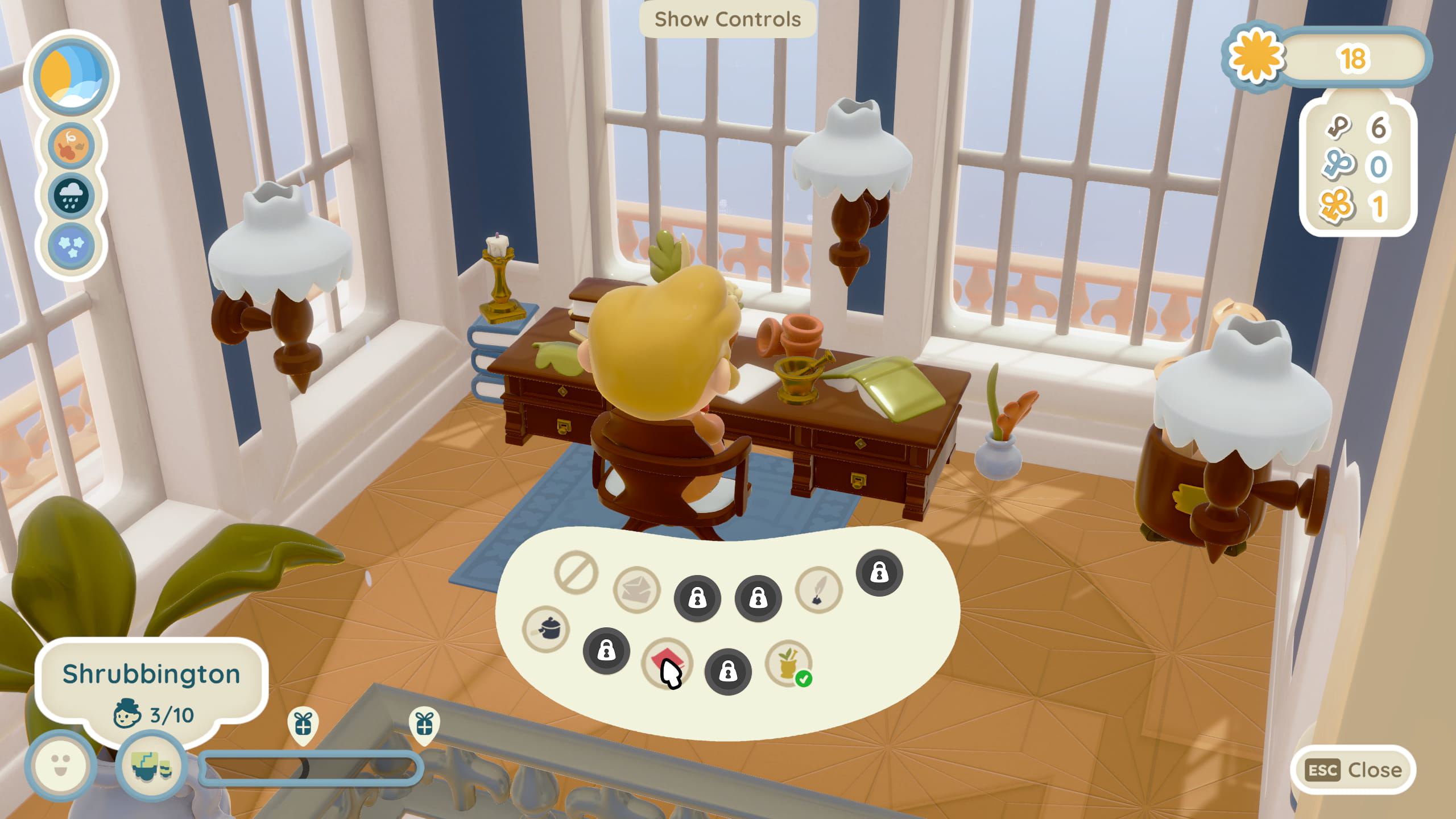Switch to the autumn leaves season icon
The width and height of the screenshot is (1456, 819).
point(71,146)
